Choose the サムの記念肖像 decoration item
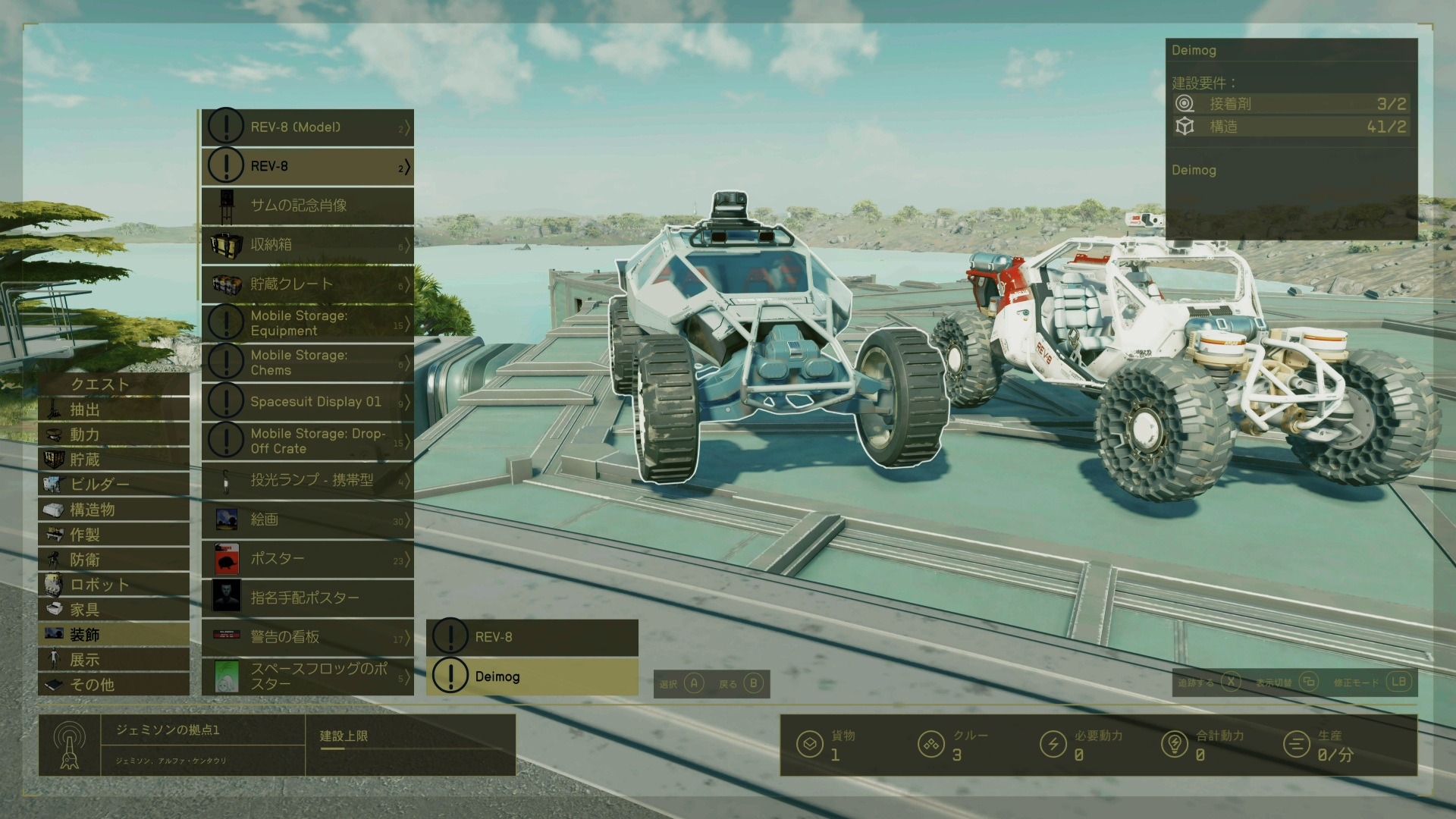Viewport: 1456px width, 819px height. click(x=307, y=205)
